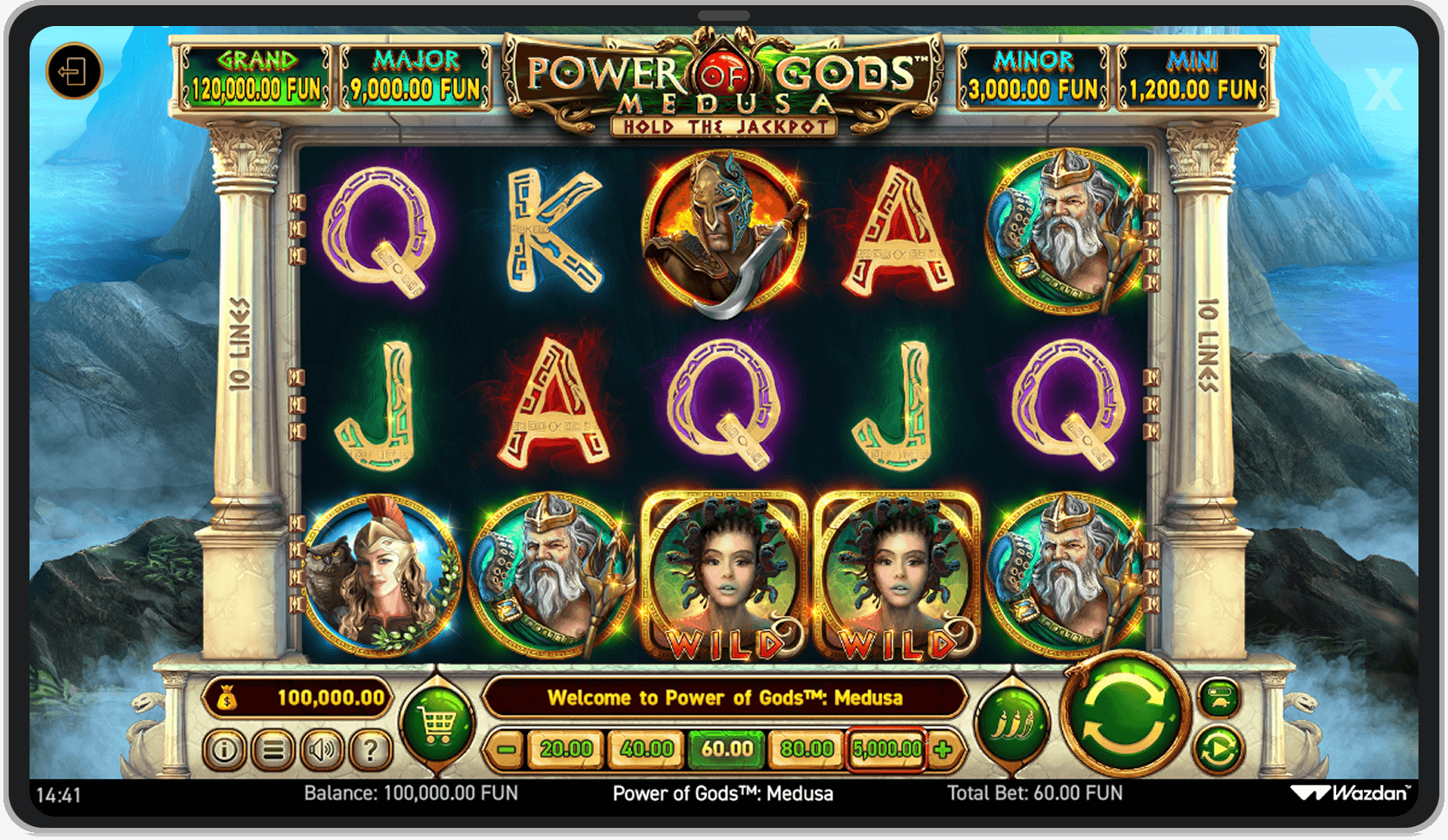Select the 5,000.00 max bet option
This screenshot has width=1448, height=840.
tap(885, 747)
